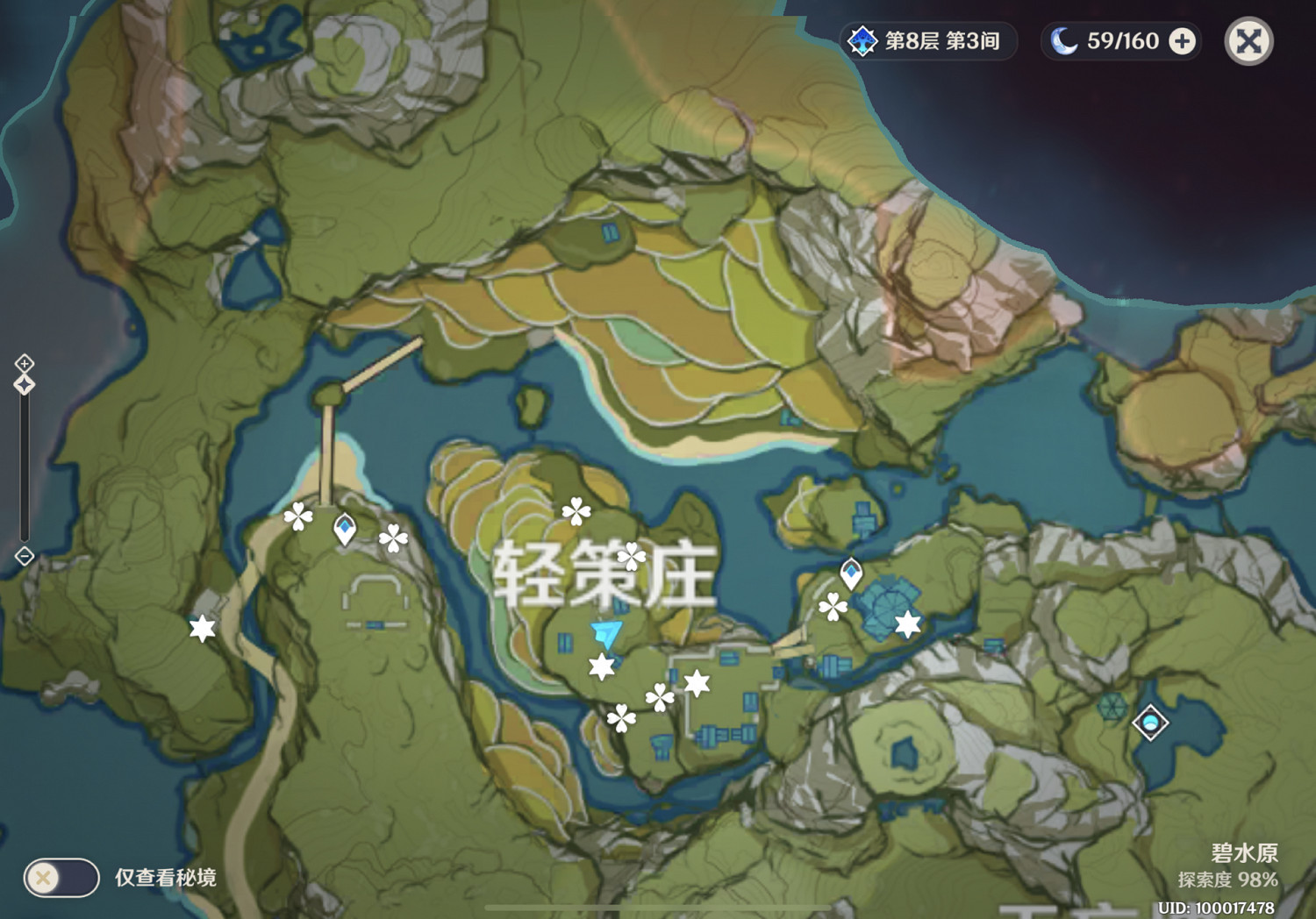Select the star pin below the 轻策庄 title
Viewport: 1316px width, 919px height.
tap(601, 667)
